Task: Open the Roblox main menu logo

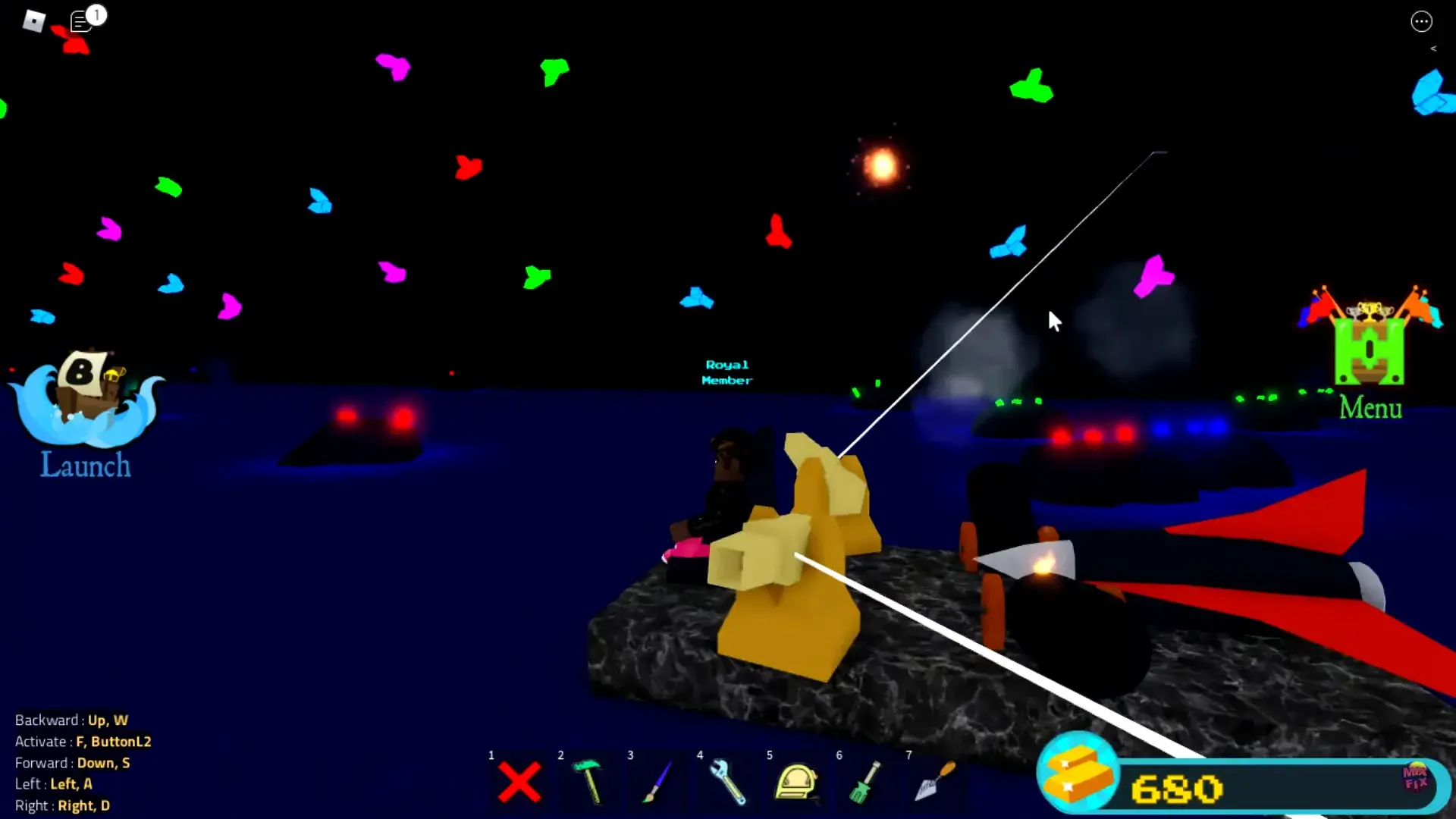Action: 34,20
